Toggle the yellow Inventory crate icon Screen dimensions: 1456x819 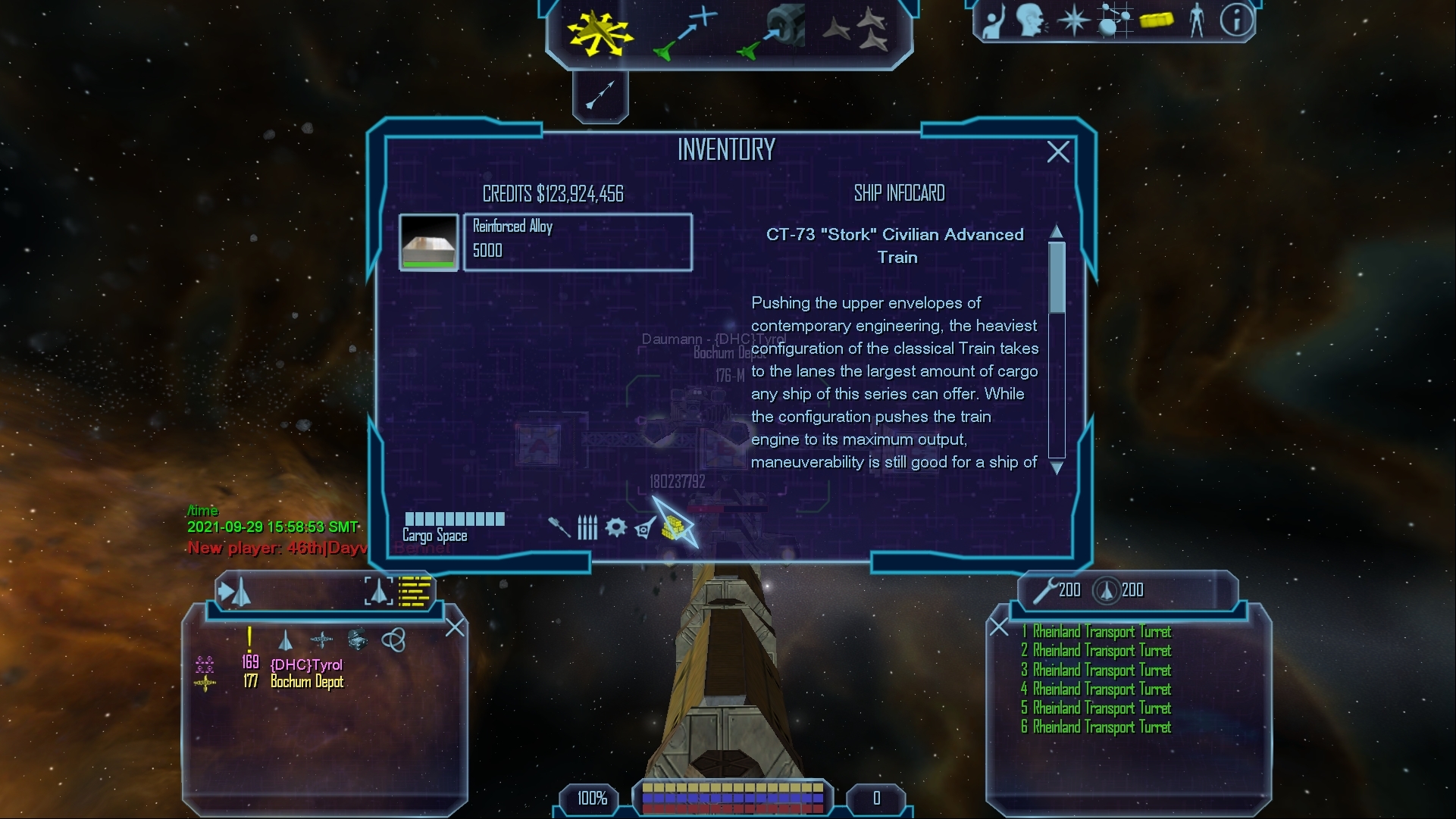tap(1155, 20)
